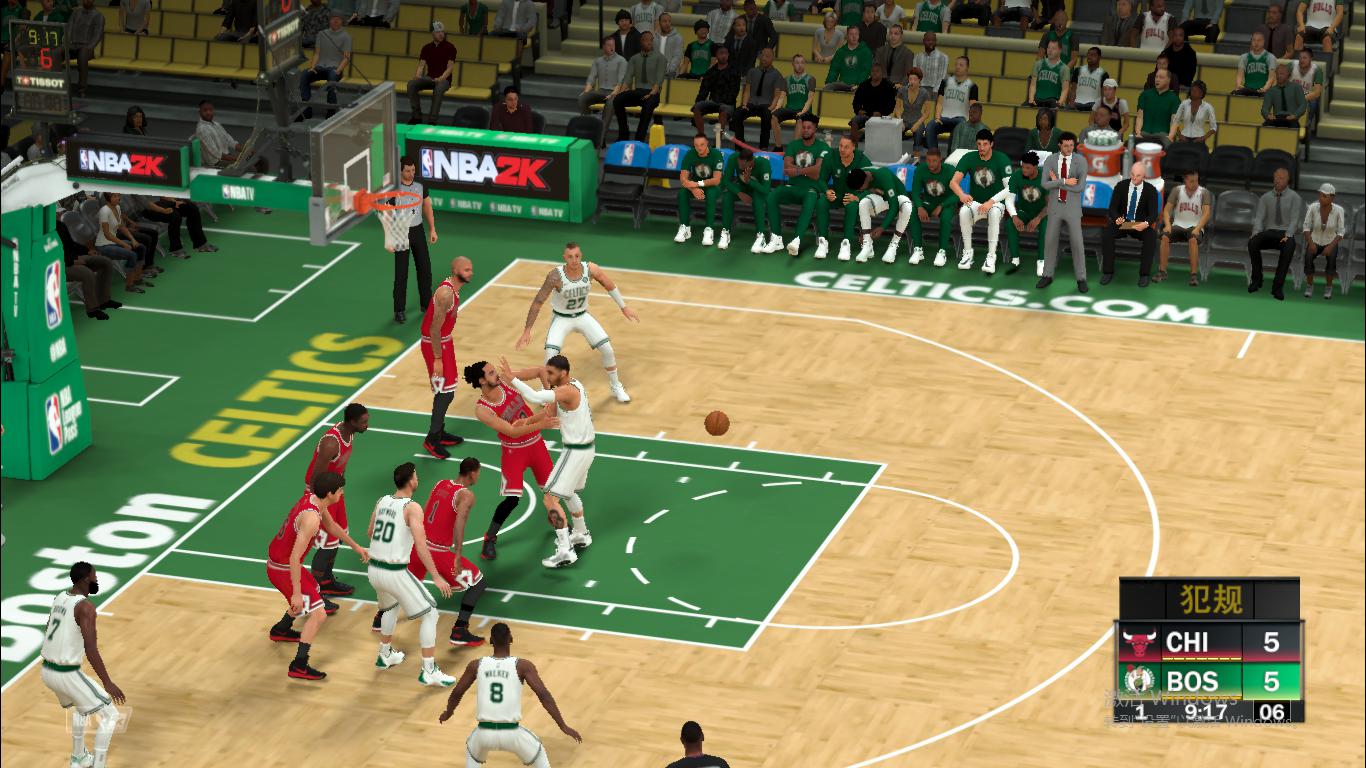Click the 06 shot clock on the overlay
The image size is (1366, 768).
[x=1272, y=709]
